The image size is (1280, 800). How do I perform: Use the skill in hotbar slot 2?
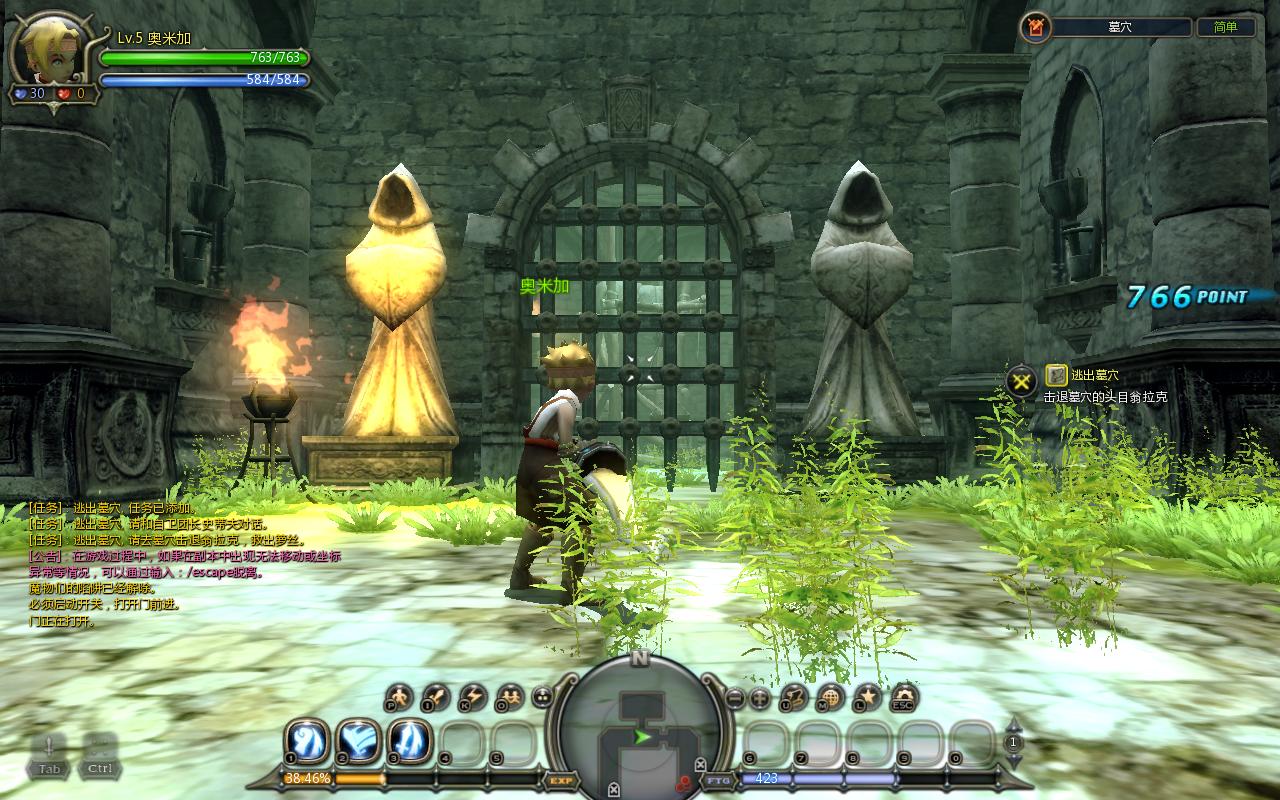pyautogui.click(x=357, y=741)
